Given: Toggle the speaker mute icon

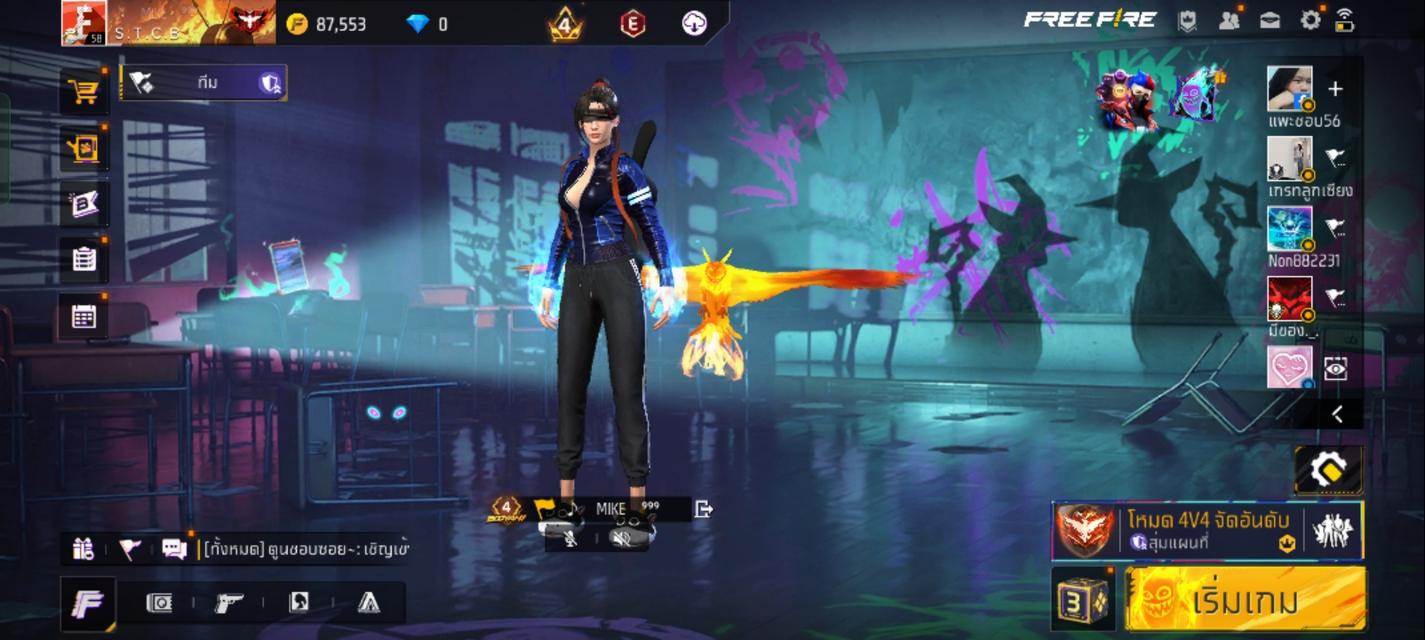Looking at the screenshot, I should pyautogui.click(x=621, y=539).
